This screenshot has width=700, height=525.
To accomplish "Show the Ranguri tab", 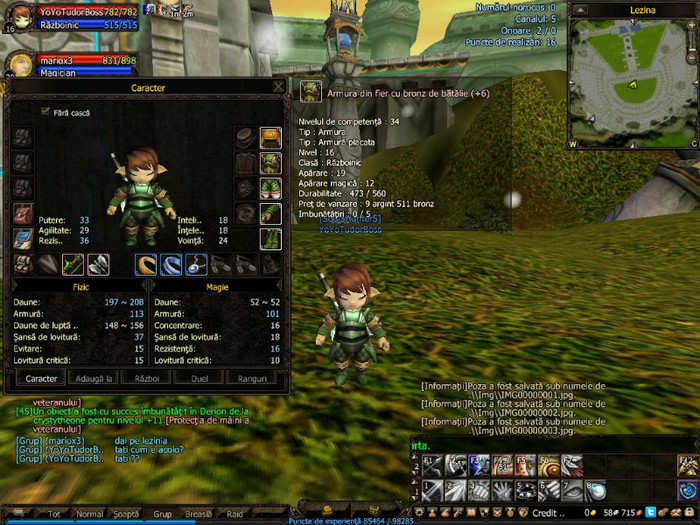I will click(x=250, y=378).
